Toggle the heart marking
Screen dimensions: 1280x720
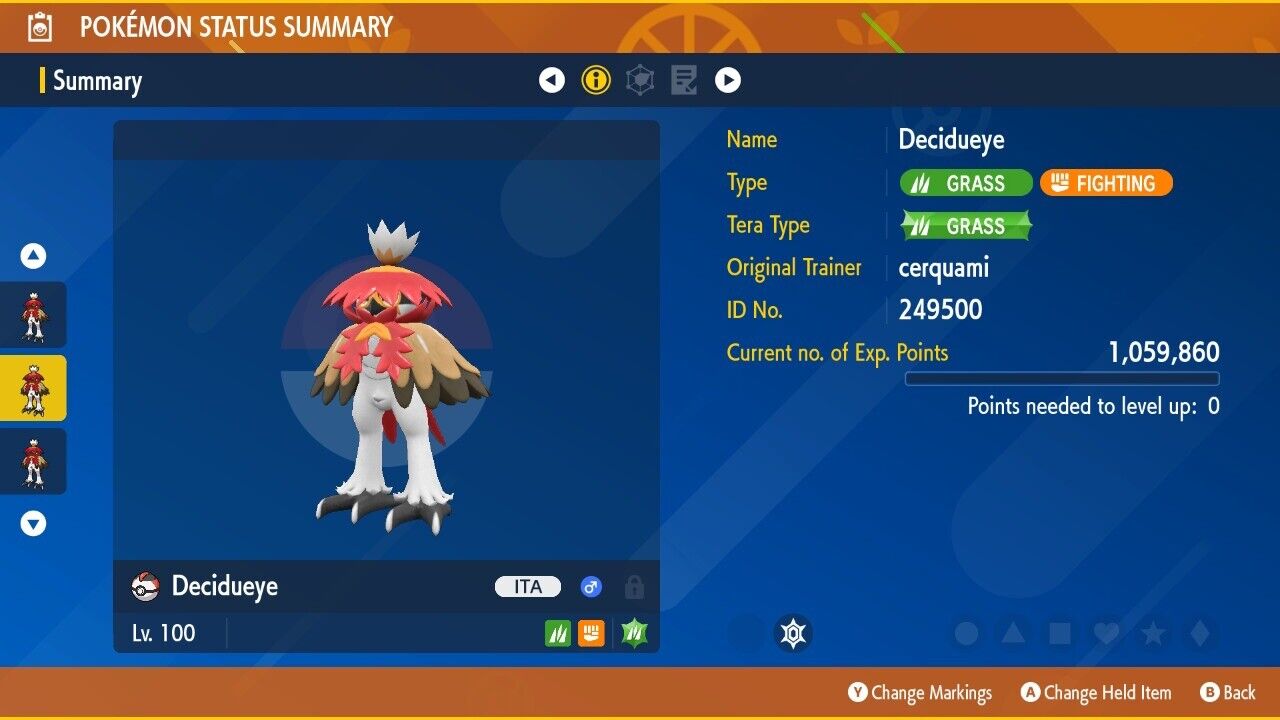pos(1105,634)
